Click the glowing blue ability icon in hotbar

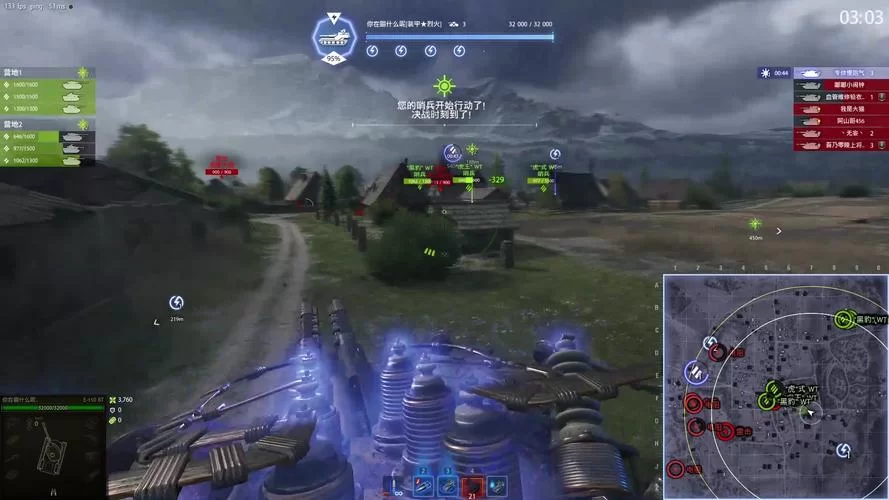click(497, 486)
